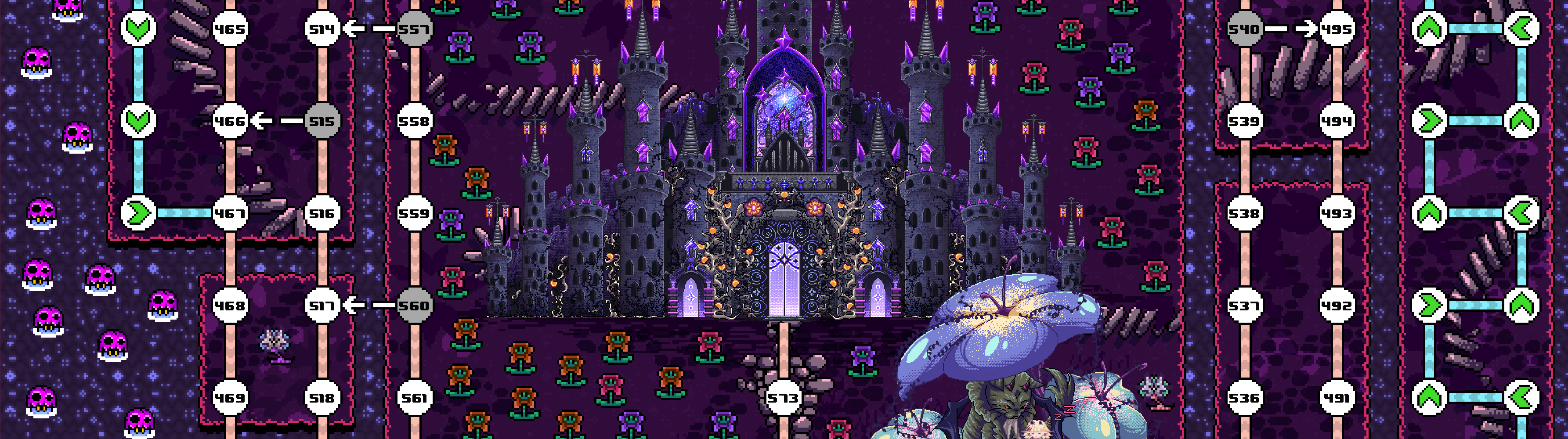Select level node 466
The image size is (1568, 439).
tap(230, 122)
